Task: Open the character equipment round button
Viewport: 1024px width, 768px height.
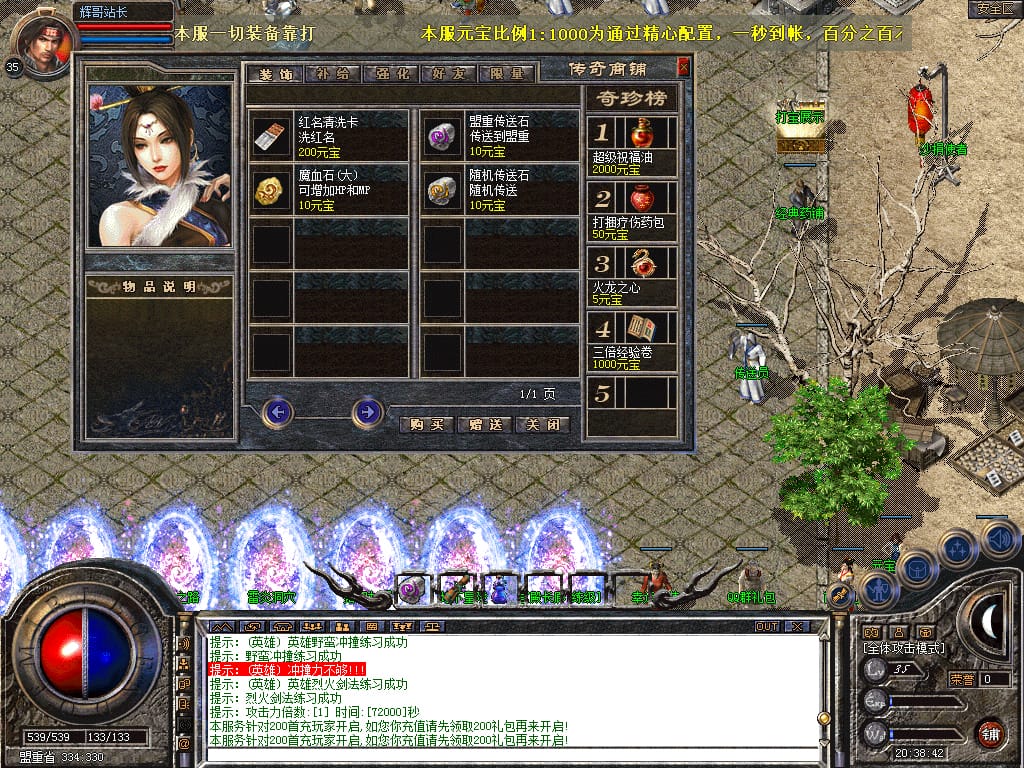Action: click(x=879, y=589)
